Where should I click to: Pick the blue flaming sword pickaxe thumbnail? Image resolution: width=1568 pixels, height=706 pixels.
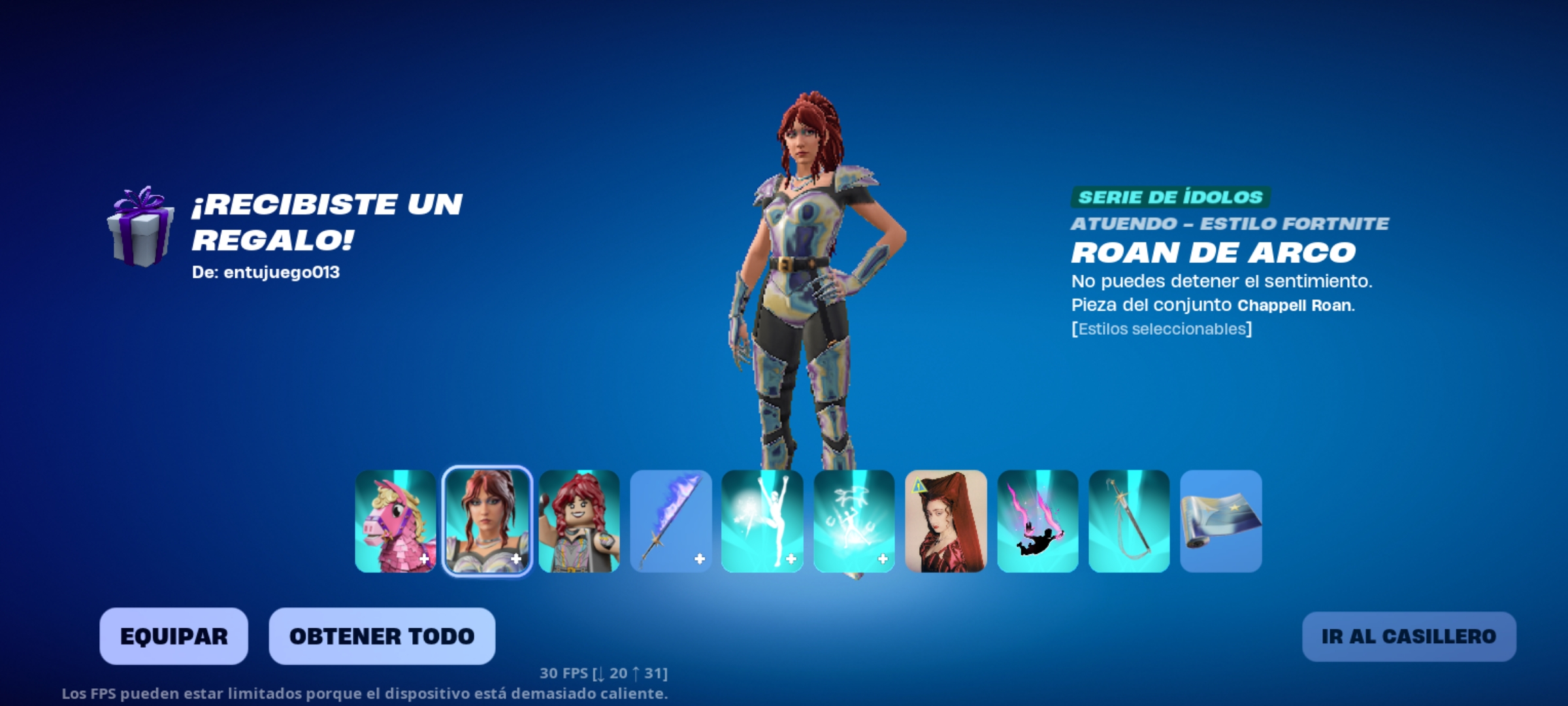[671, 521]
